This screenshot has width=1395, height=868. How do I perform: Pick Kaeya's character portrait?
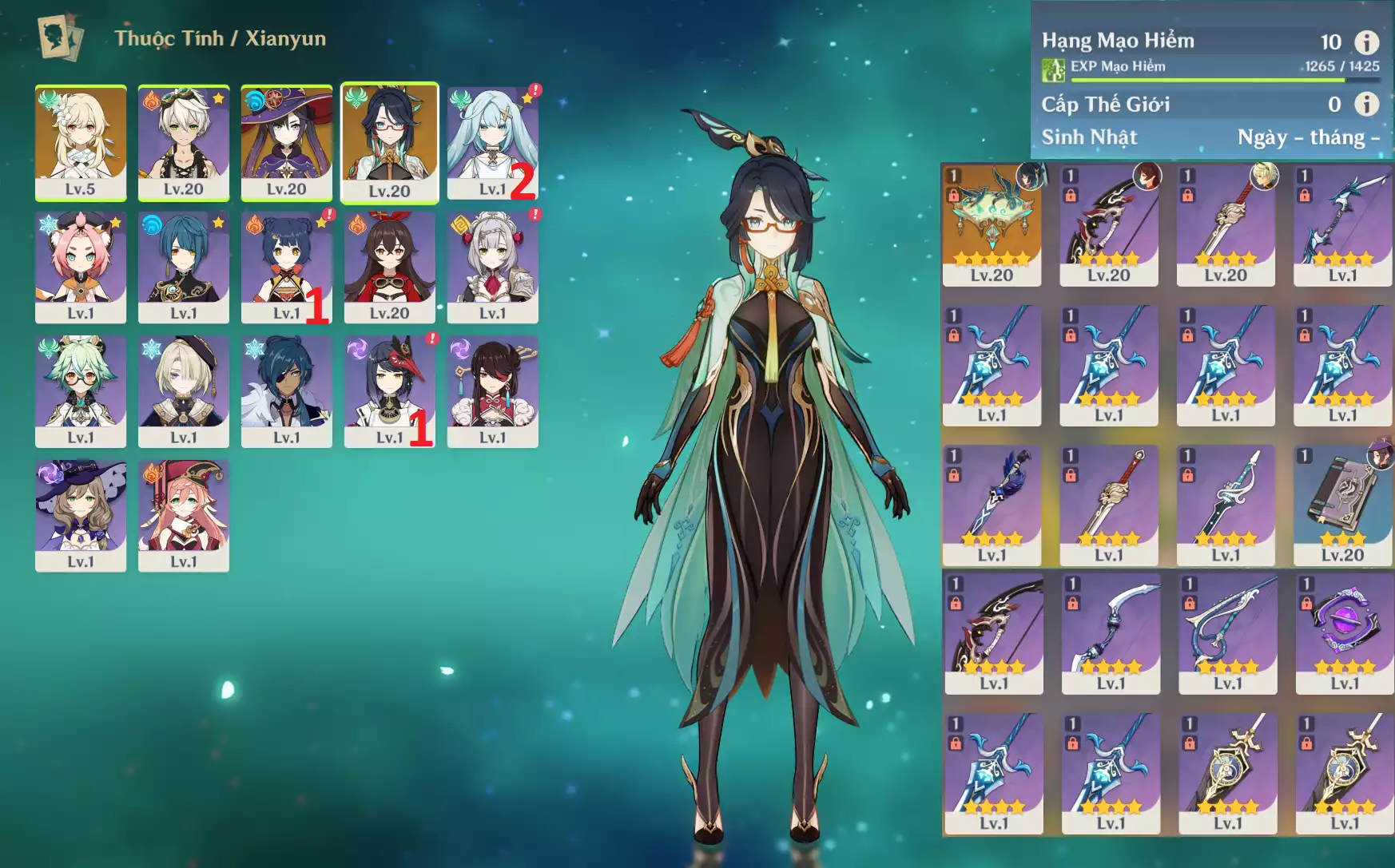pyautogui.click(x=287, y=390)
